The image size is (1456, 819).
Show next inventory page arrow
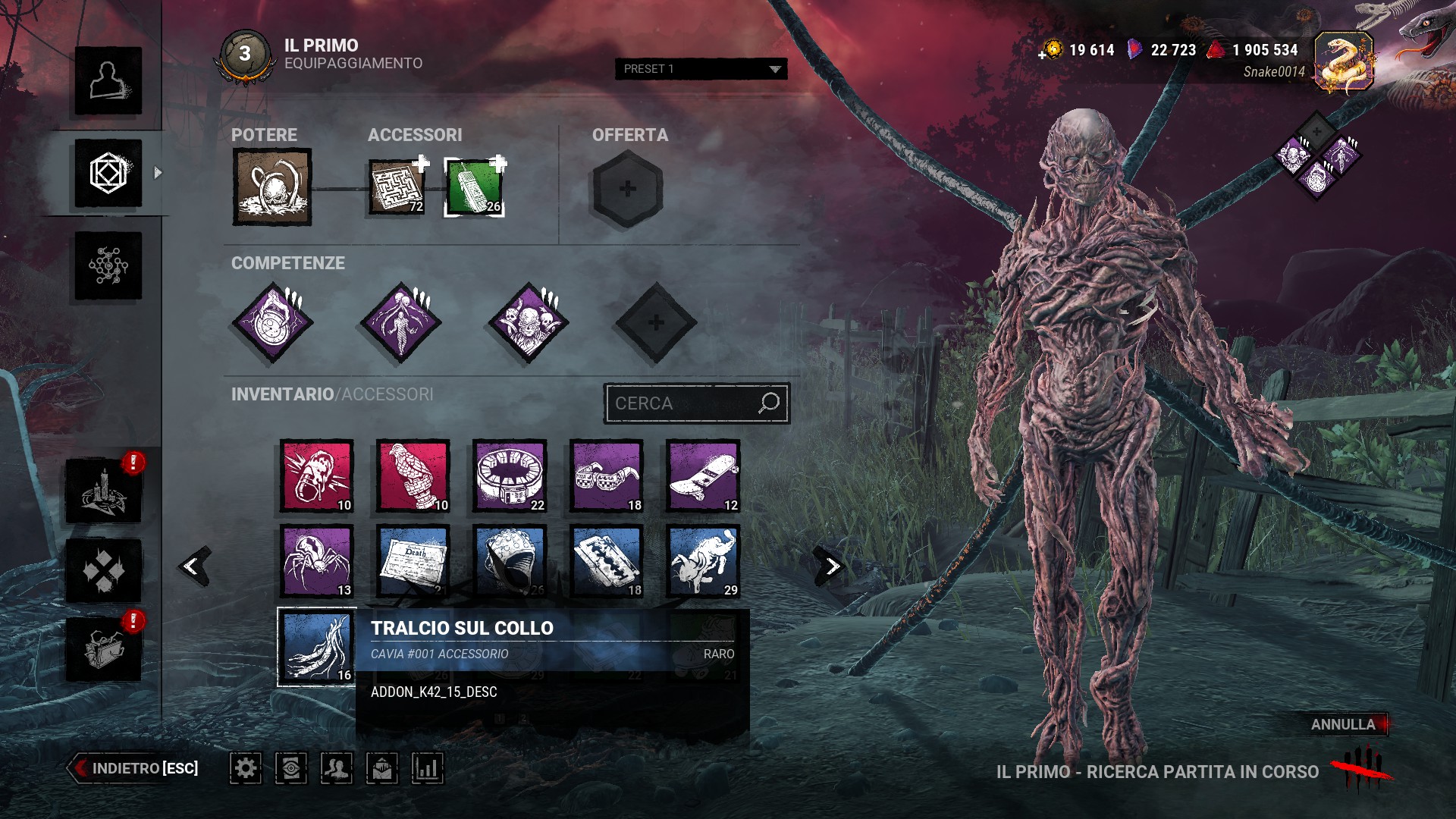coord(832,566)
